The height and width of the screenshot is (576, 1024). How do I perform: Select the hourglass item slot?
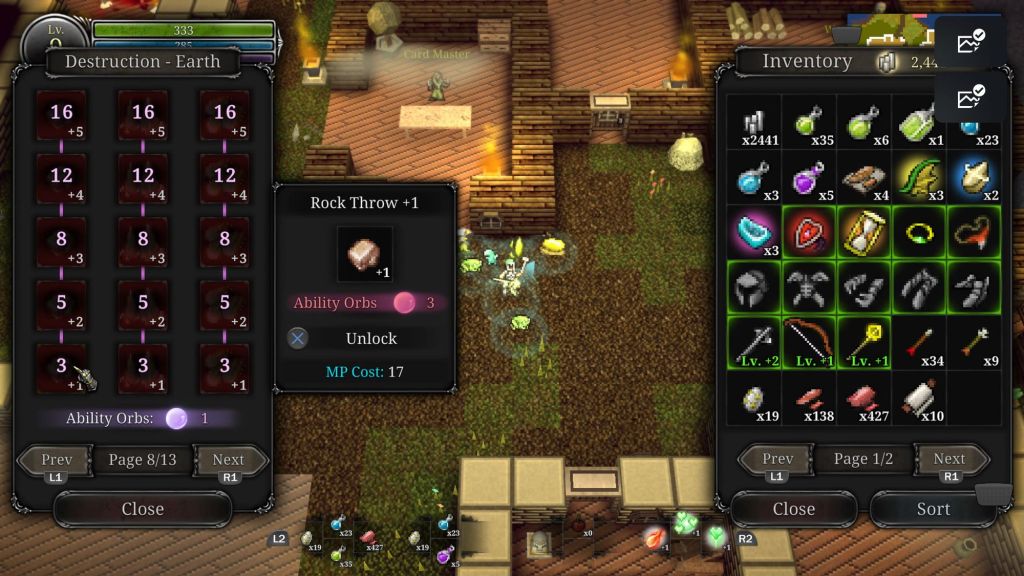point(863,233)
